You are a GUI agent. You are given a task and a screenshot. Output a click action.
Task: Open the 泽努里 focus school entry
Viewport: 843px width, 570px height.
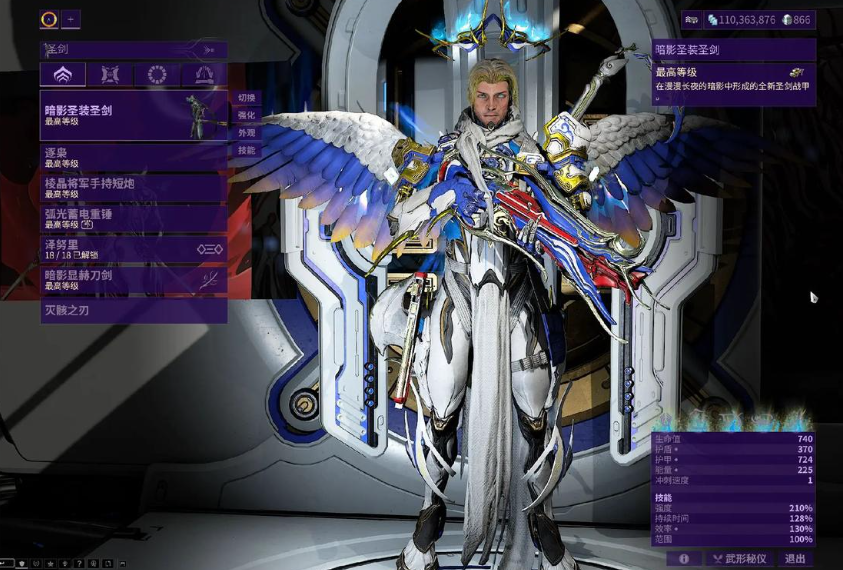[133, 249]
